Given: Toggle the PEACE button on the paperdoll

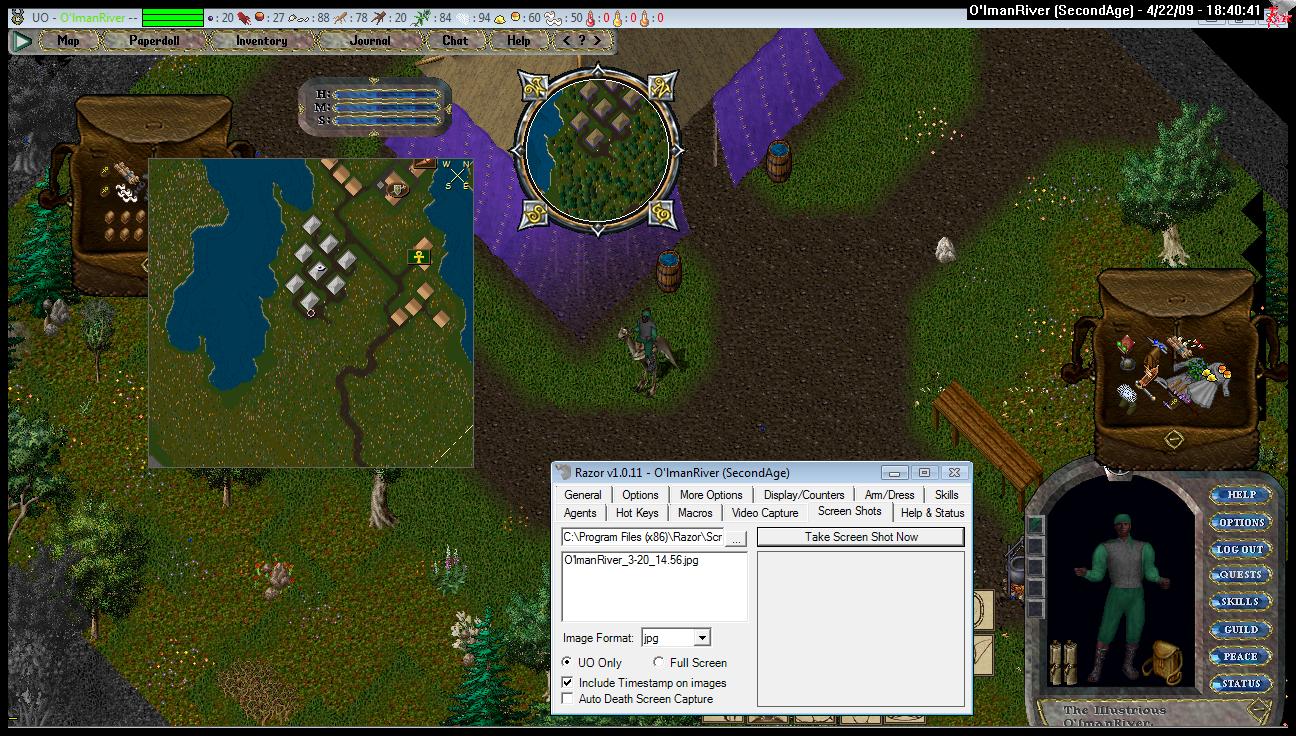Looking at the screenshot, I should pos(1240,656).
